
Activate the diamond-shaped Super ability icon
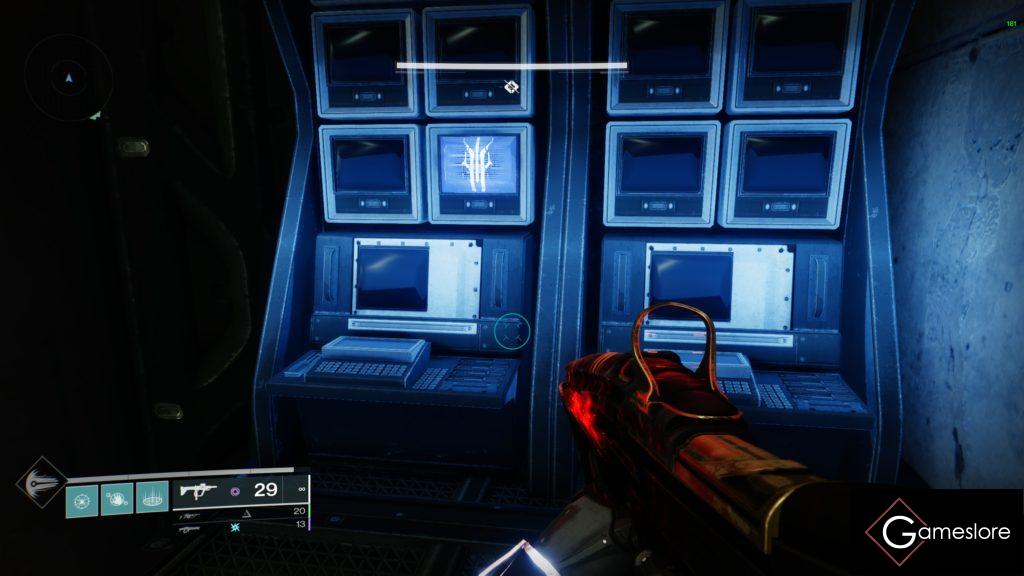point(40,482)
